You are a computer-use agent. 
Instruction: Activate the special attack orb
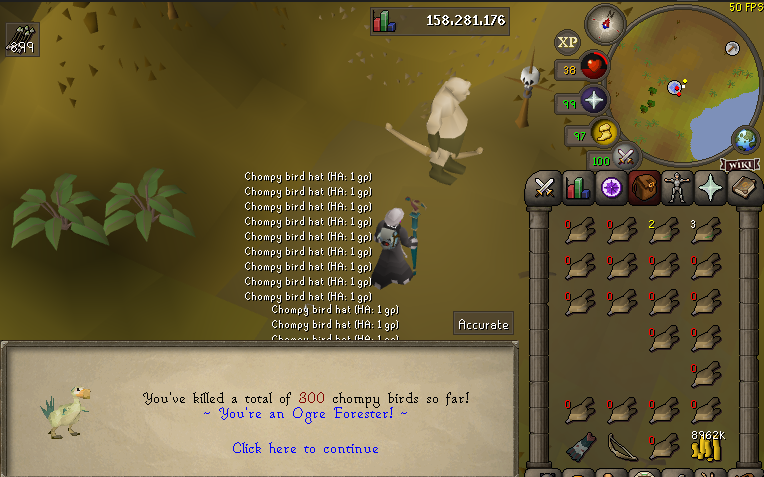[x=626, y=156]
